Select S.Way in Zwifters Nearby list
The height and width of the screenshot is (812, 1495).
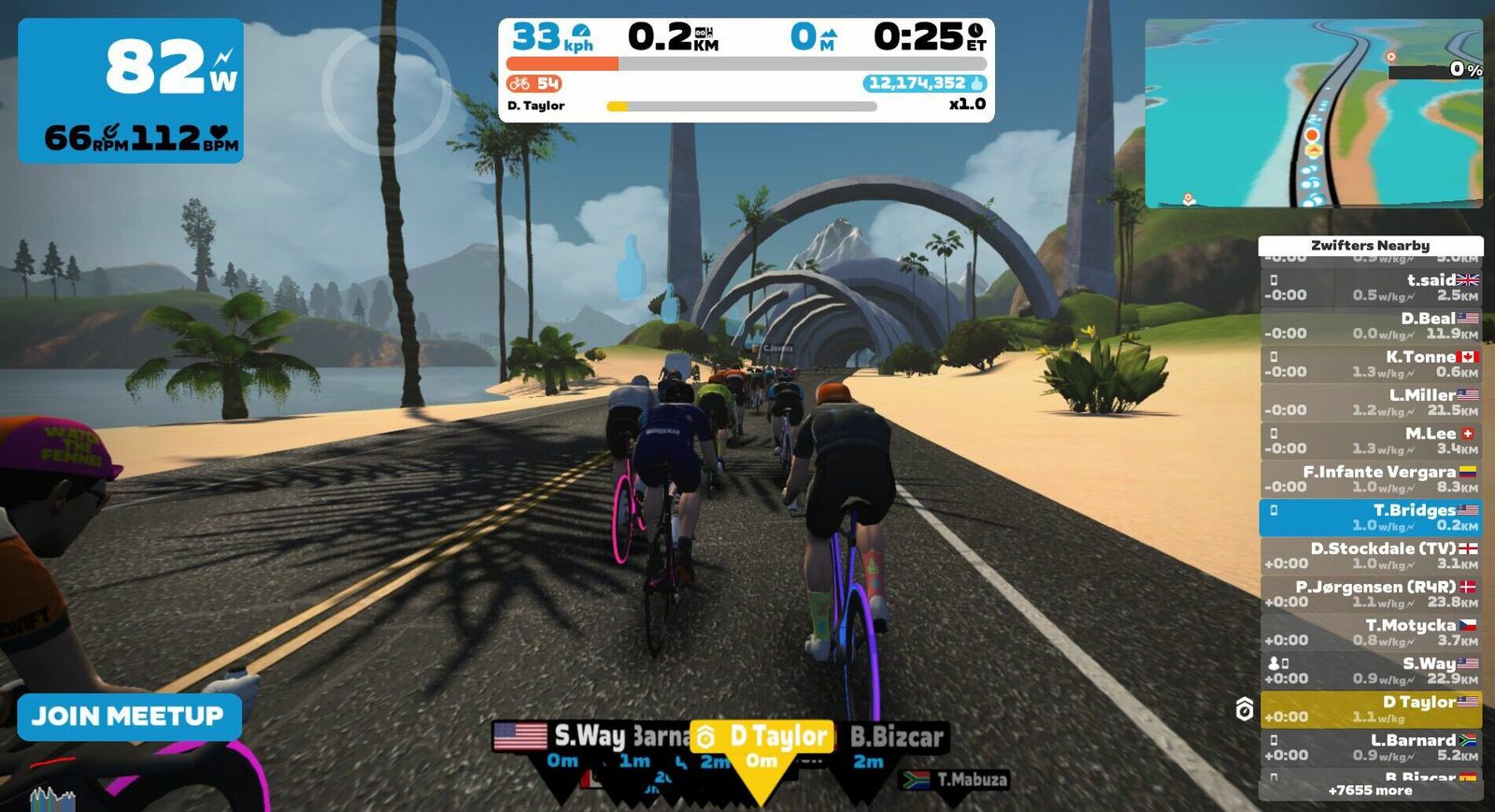(x=1370, y=670)
